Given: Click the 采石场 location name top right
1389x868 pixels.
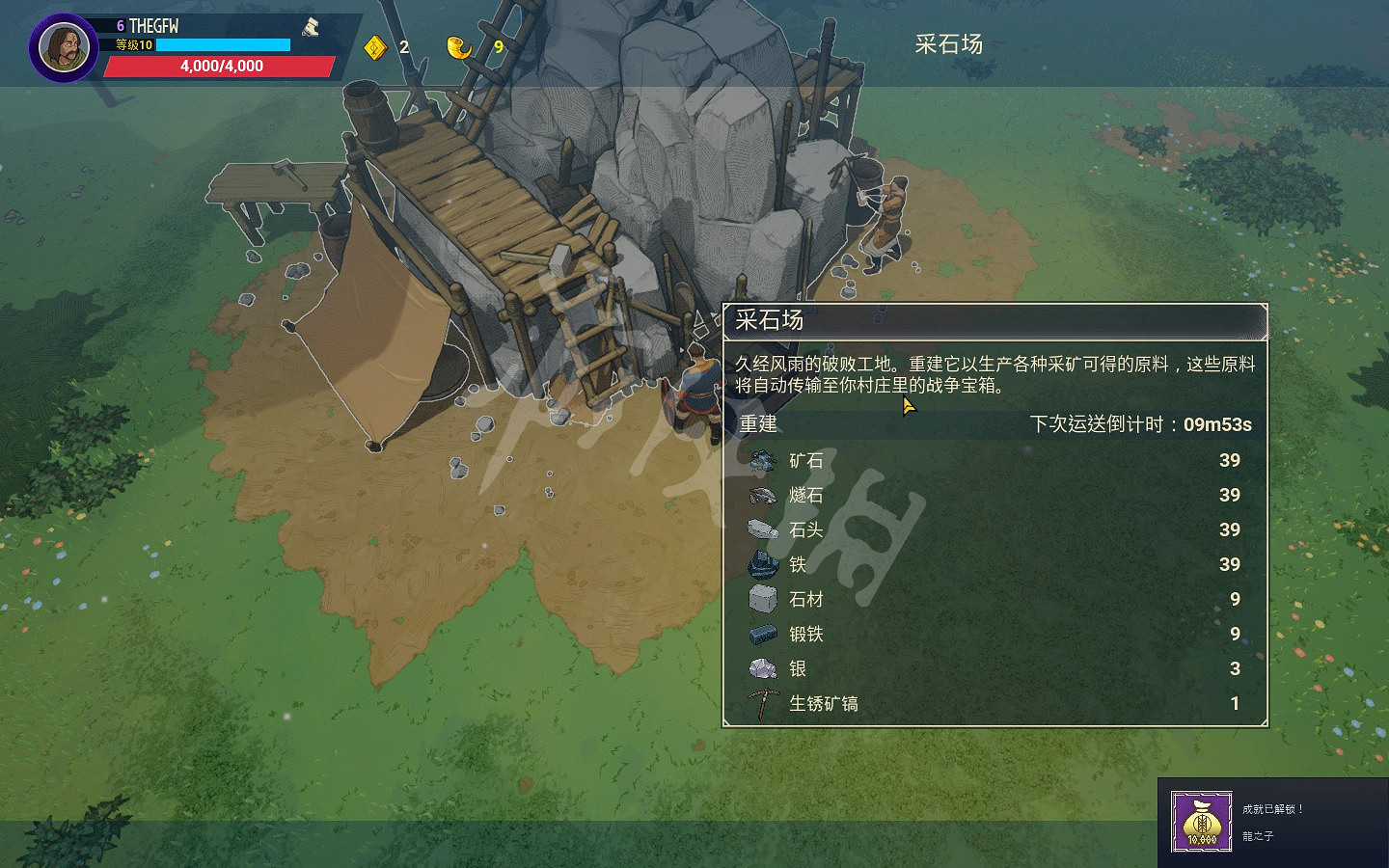Looking at the screenshot, I should coord(947,44).
